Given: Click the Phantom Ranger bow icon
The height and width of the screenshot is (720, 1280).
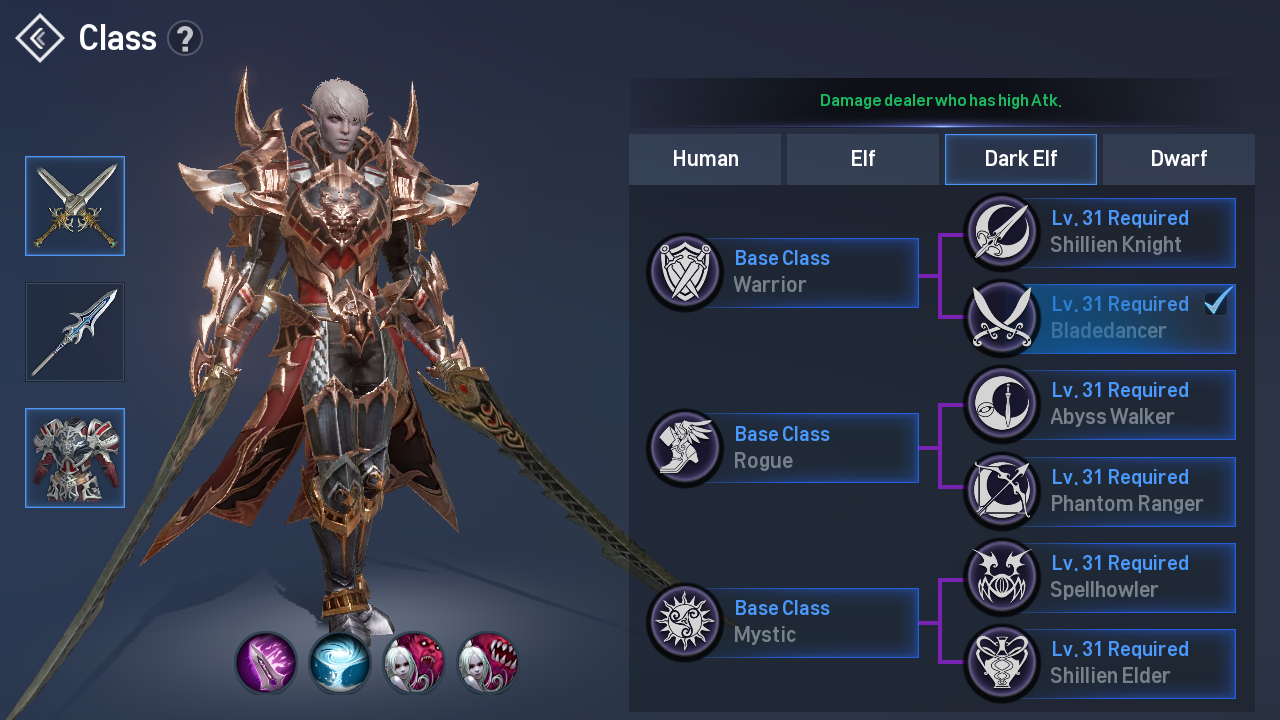Looking at the screenshot, I should tap(1002, 491).
